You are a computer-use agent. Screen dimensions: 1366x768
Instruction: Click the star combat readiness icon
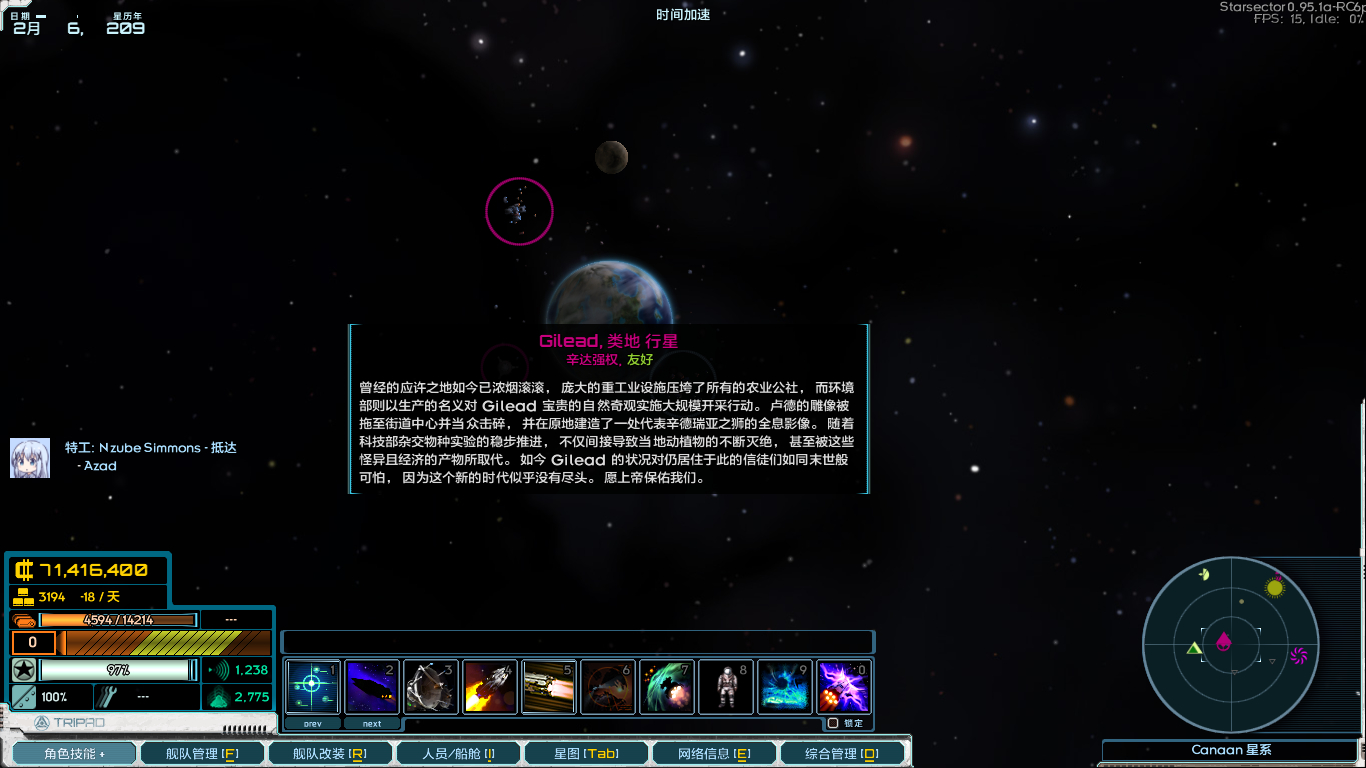pyautogui.click(x=21, y=667)
